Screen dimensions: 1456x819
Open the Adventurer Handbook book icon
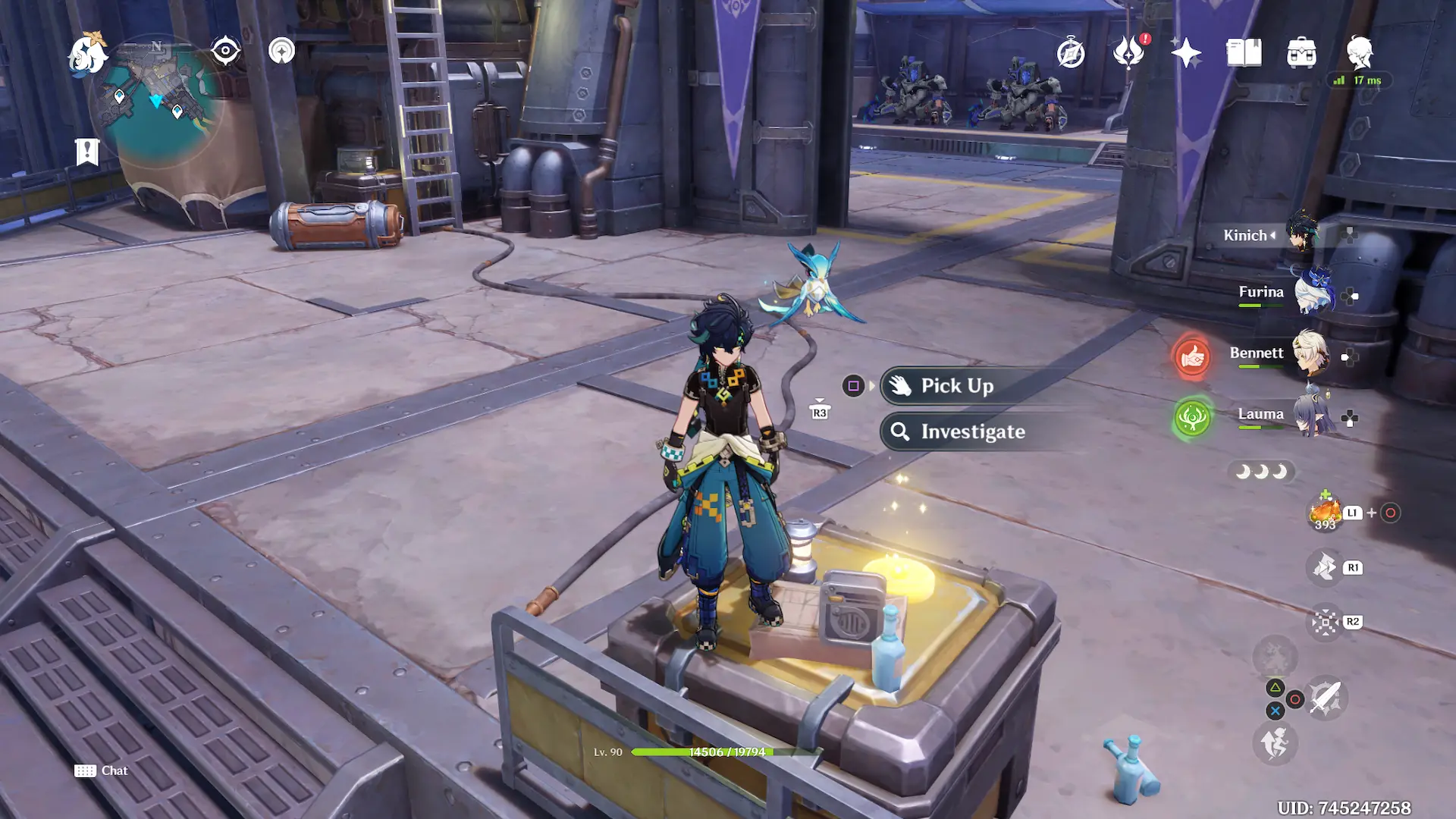click(1244, 53)
